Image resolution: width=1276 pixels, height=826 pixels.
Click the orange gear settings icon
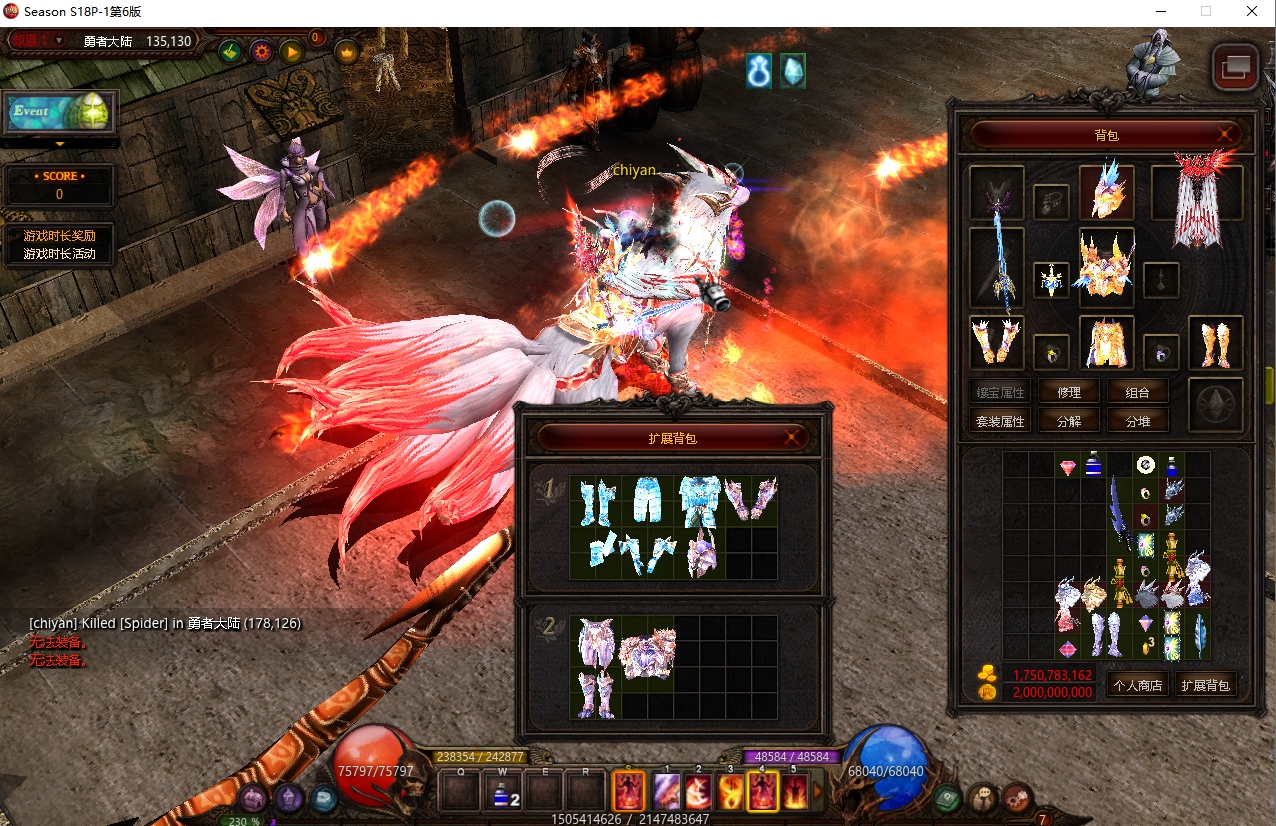click(x=262, y=51)
